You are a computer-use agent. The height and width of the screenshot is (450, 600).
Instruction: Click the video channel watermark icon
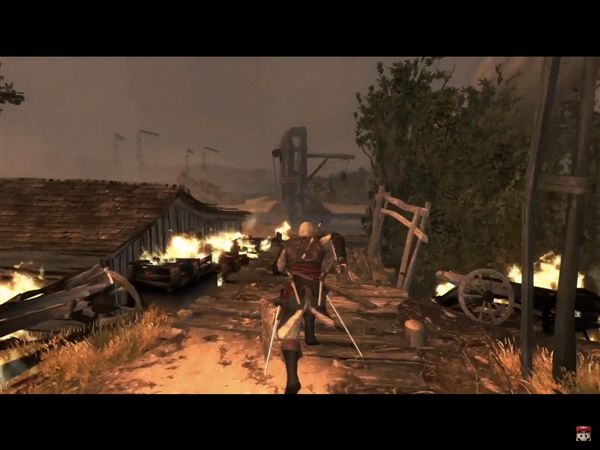click(x=583, y=433)
